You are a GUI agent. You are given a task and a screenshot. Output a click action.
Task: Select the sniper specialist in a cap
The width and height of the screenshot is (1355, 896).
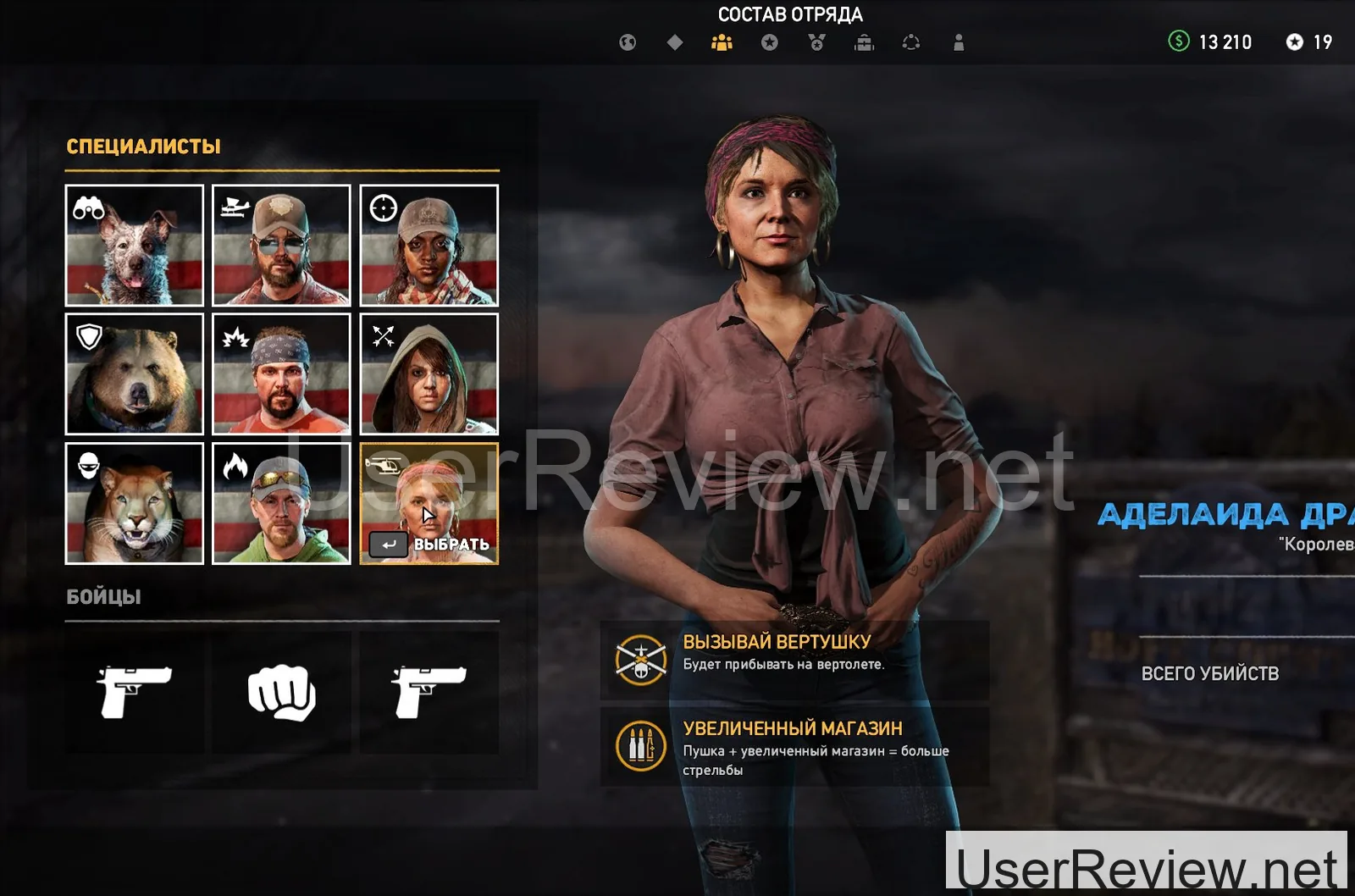tap(429, 245)
